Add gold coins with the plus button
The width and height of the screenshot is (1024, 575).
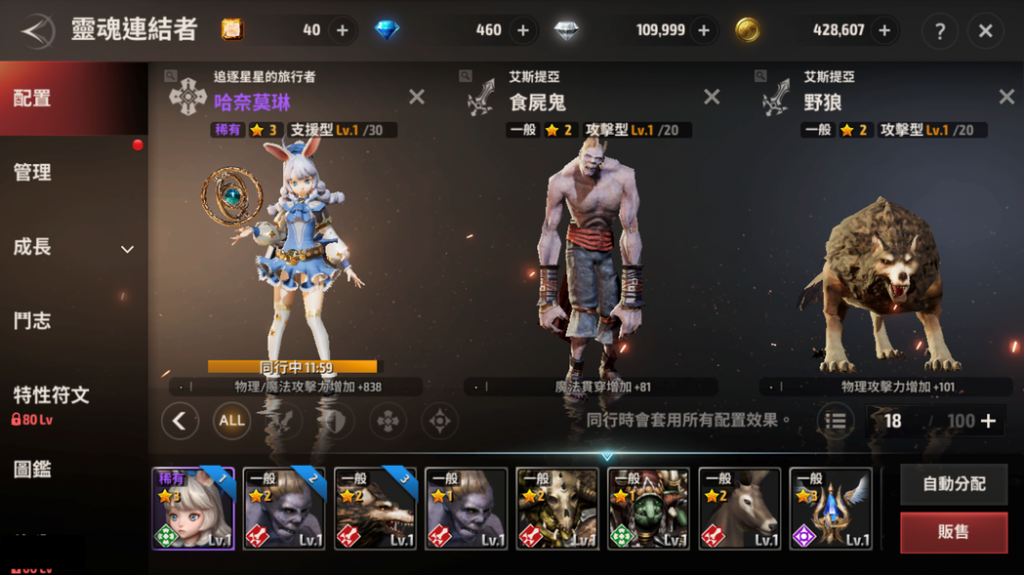click(883, 30)
